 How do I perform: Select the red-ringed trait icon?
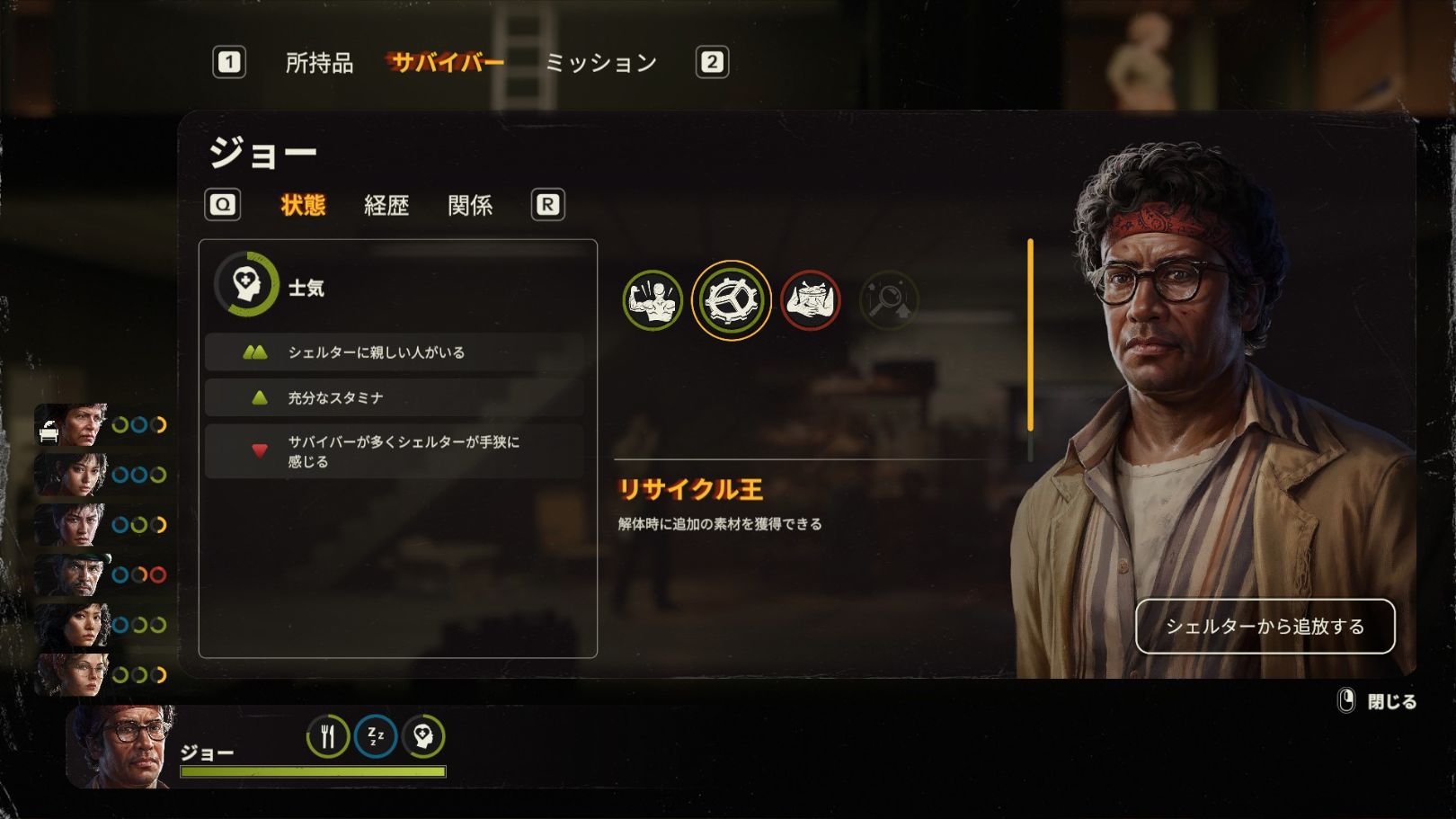click(x=811, y=300)
